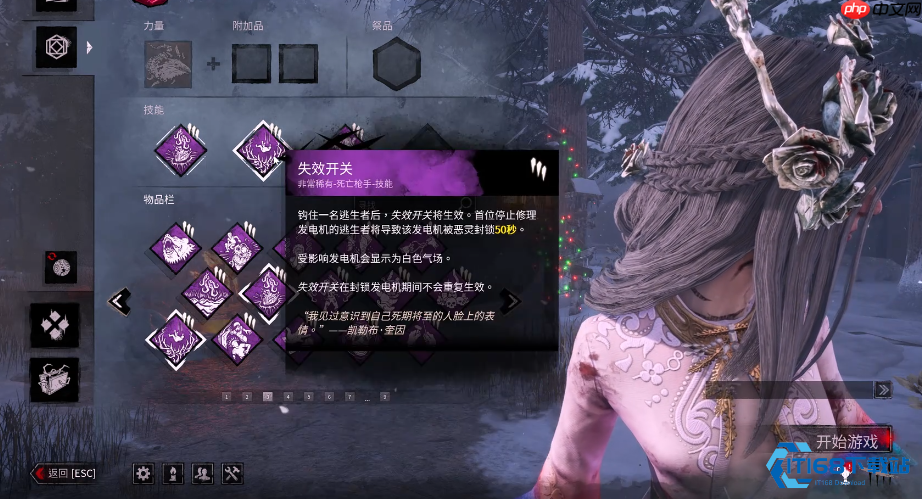Go to perk inventory page 1
922x499 pixels.
pos(226,397)
